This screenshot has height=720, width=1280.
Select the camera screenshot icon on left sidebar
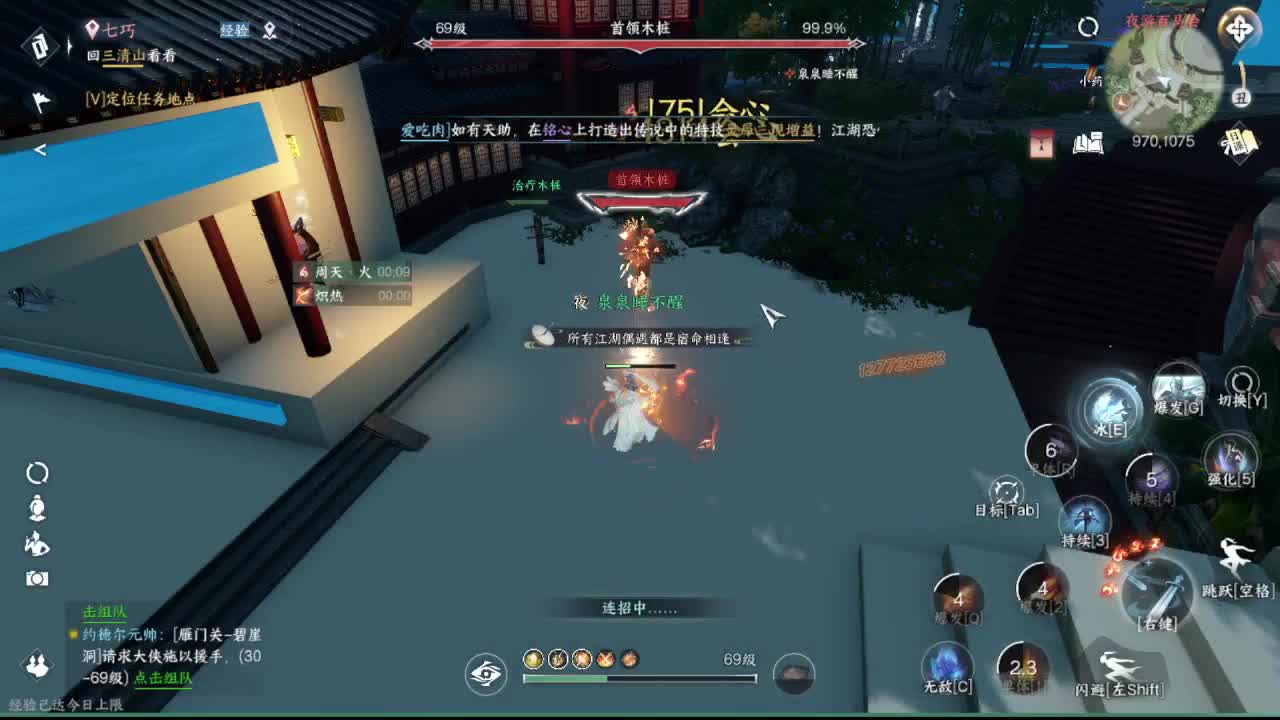coord(34,575)
